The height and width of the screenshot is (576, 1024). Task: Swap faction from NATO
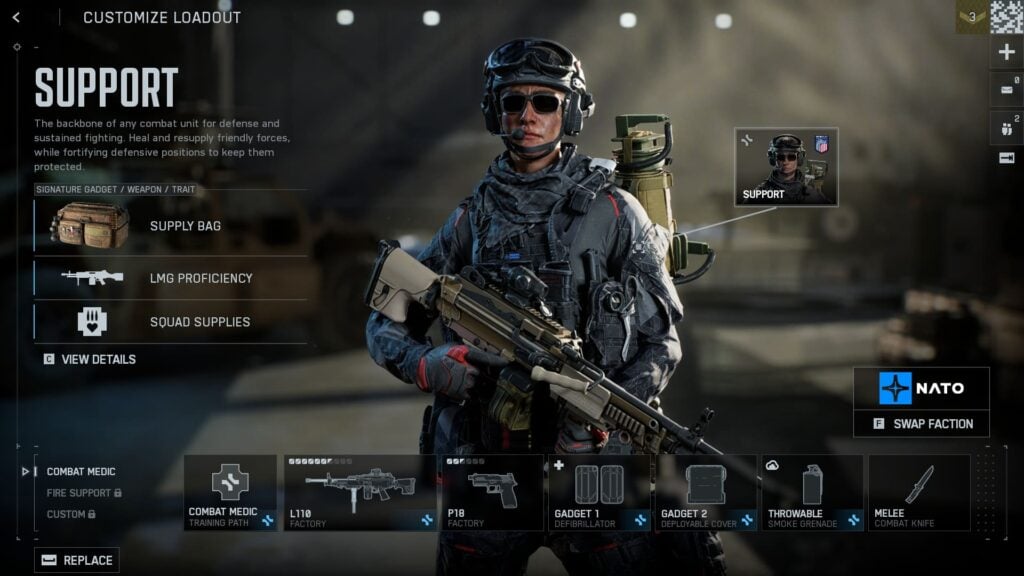point(921,424)
